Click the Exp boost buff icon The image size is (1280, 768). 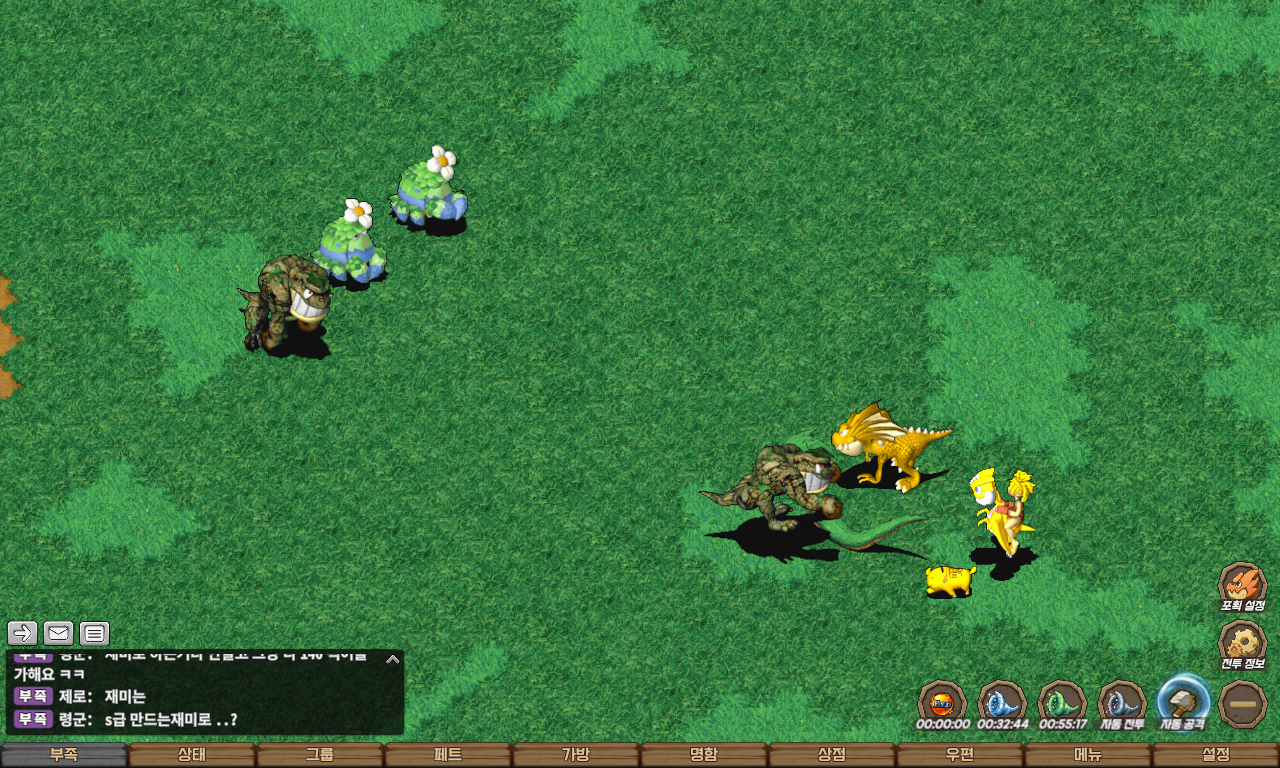942,702
